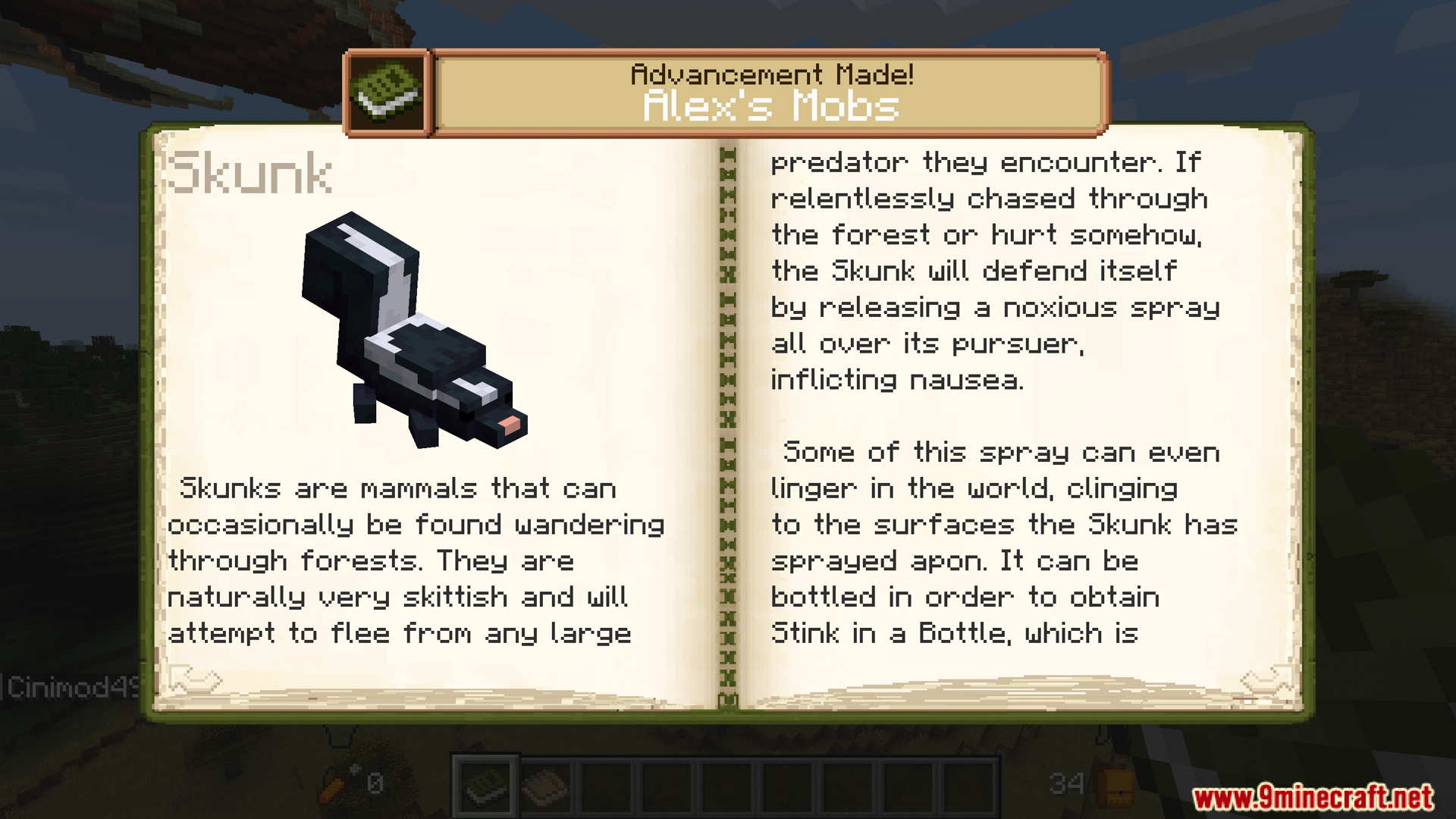Viewport: 1456px width, 819px height.
Task: Go back to the previous book page
Action: (194, 679)
